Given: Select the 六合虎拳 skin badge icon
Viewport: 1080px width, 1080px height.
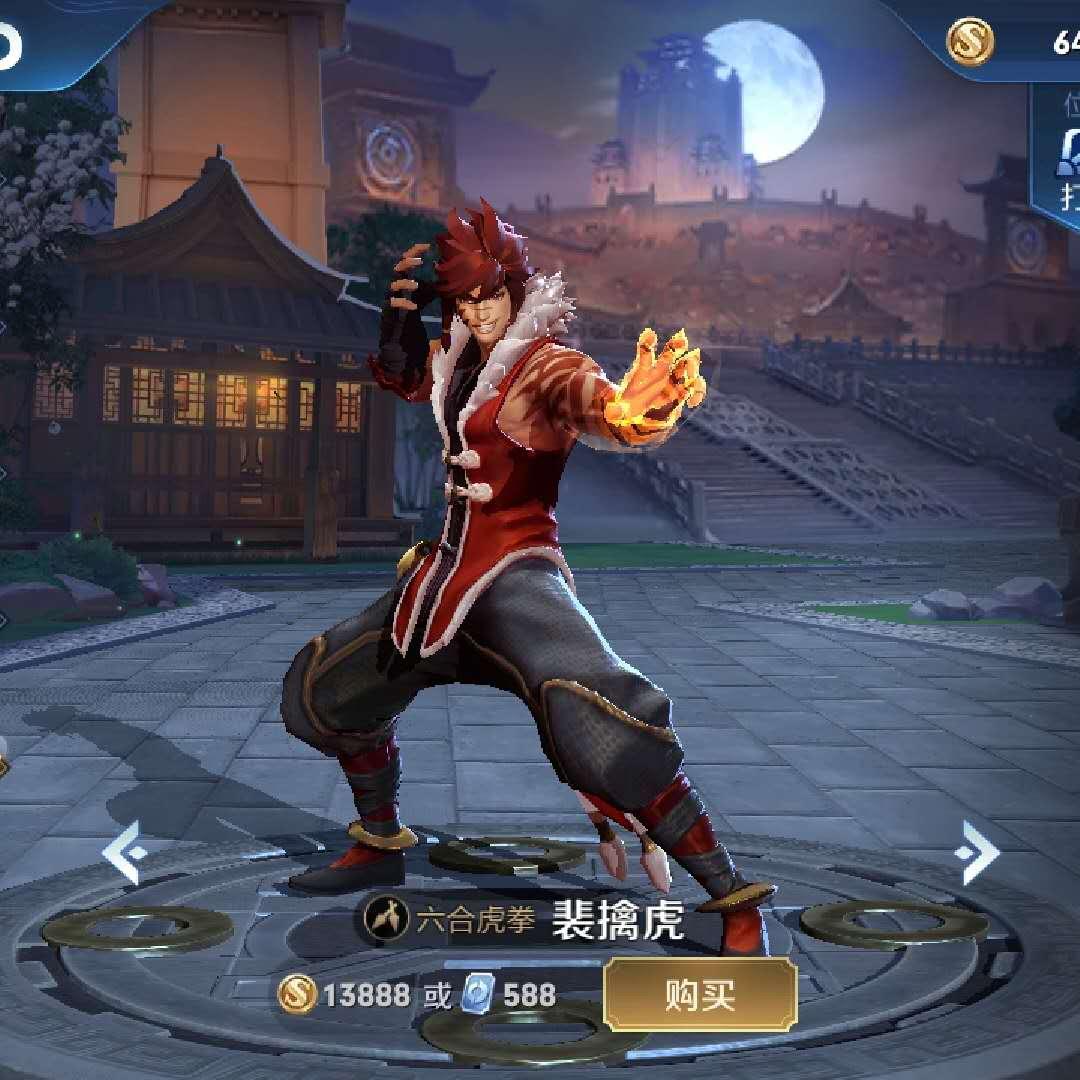Looking at the screenshot, I should [385, 918].
